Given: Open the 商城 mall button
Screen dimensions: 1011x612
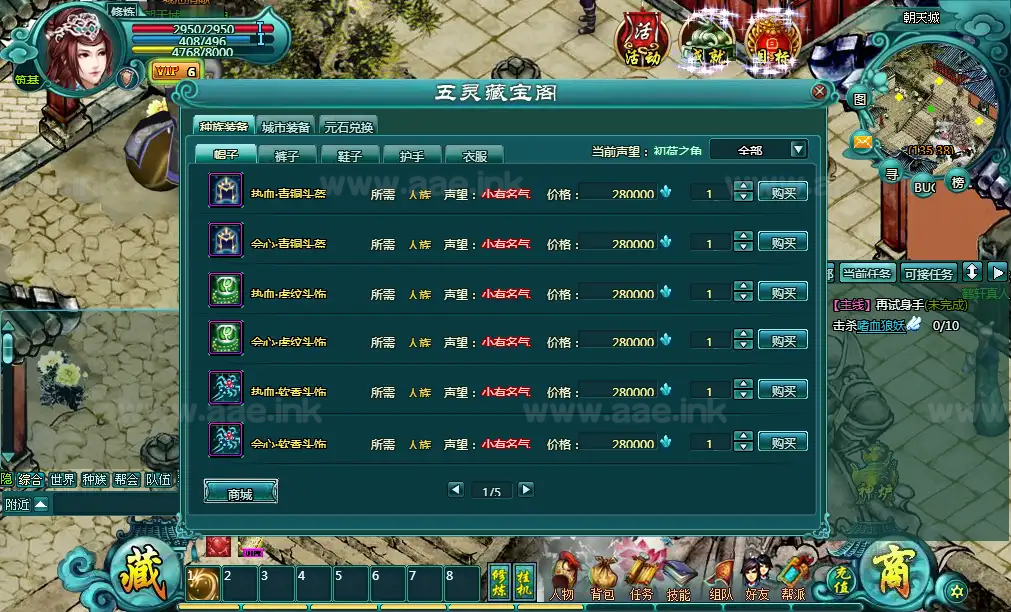Looking at the screenshot, I should click(x=240, y=493).
